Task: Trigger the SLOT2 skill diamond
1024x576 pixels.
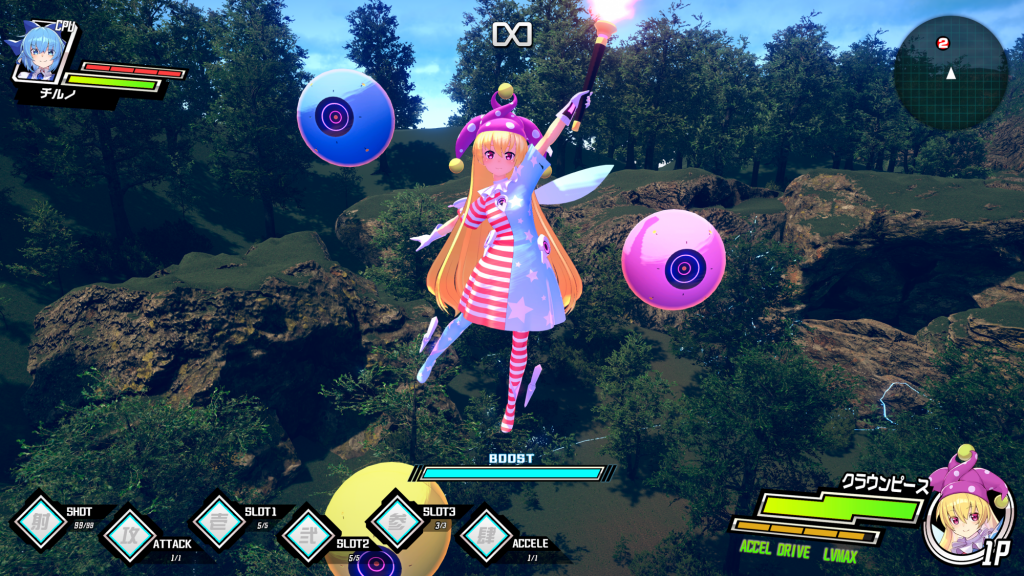Action: coord(308,536)
